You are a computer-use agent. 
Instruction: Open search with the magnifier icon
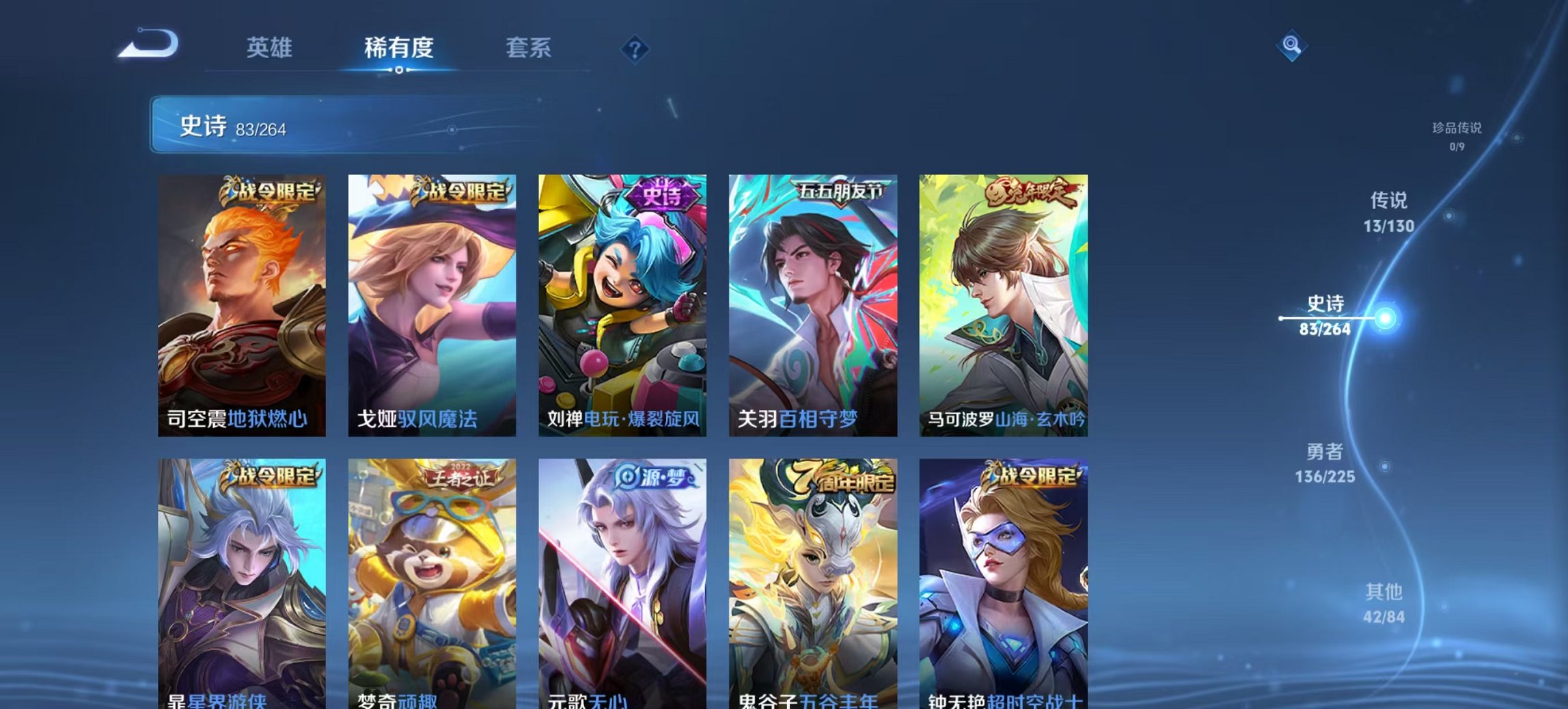tap(1291, 46)
